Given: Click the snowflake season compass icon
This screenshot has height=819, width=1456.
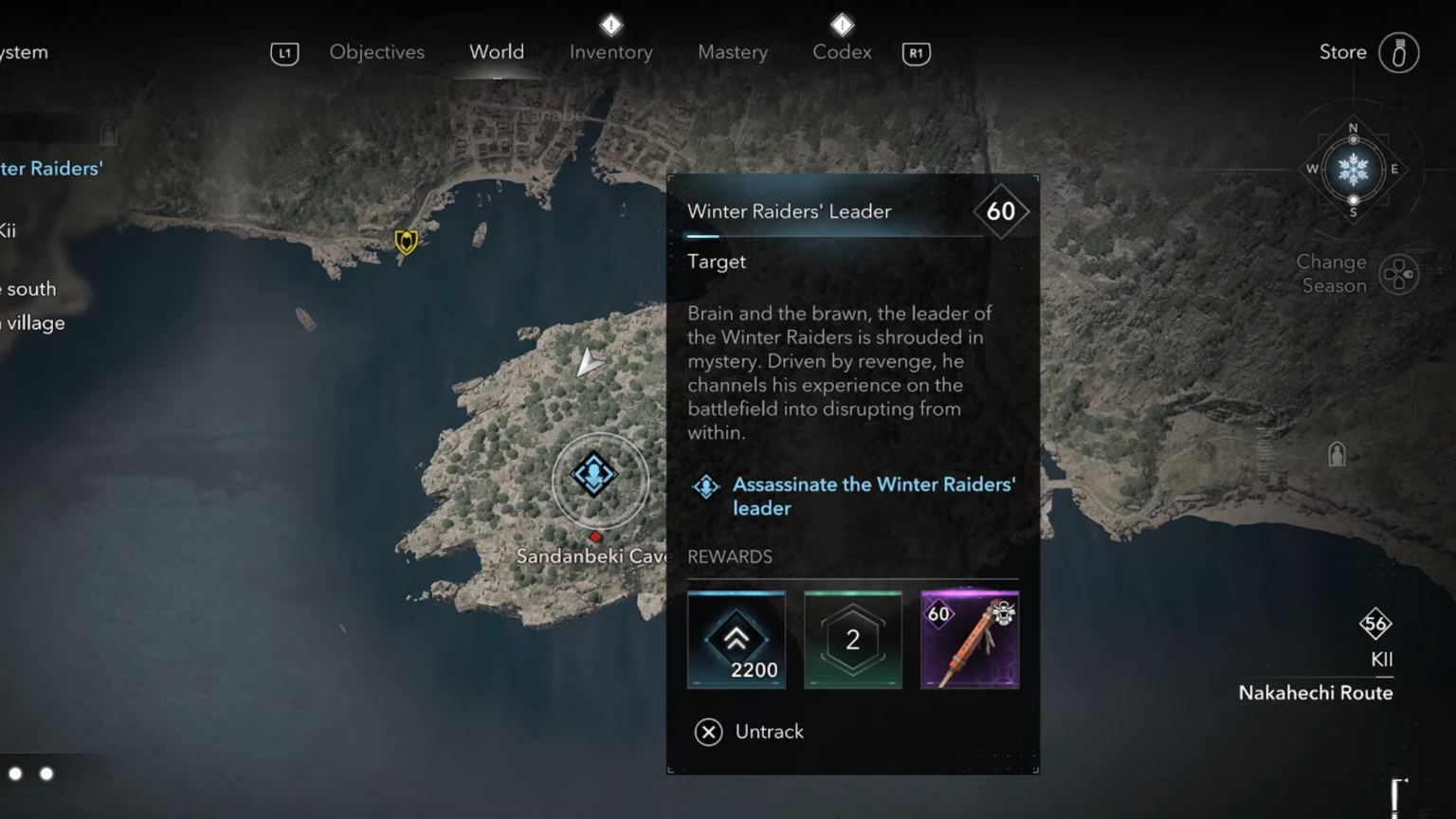Looking at the screenshot, I should pyautogui.click(x=1354, y=170).
